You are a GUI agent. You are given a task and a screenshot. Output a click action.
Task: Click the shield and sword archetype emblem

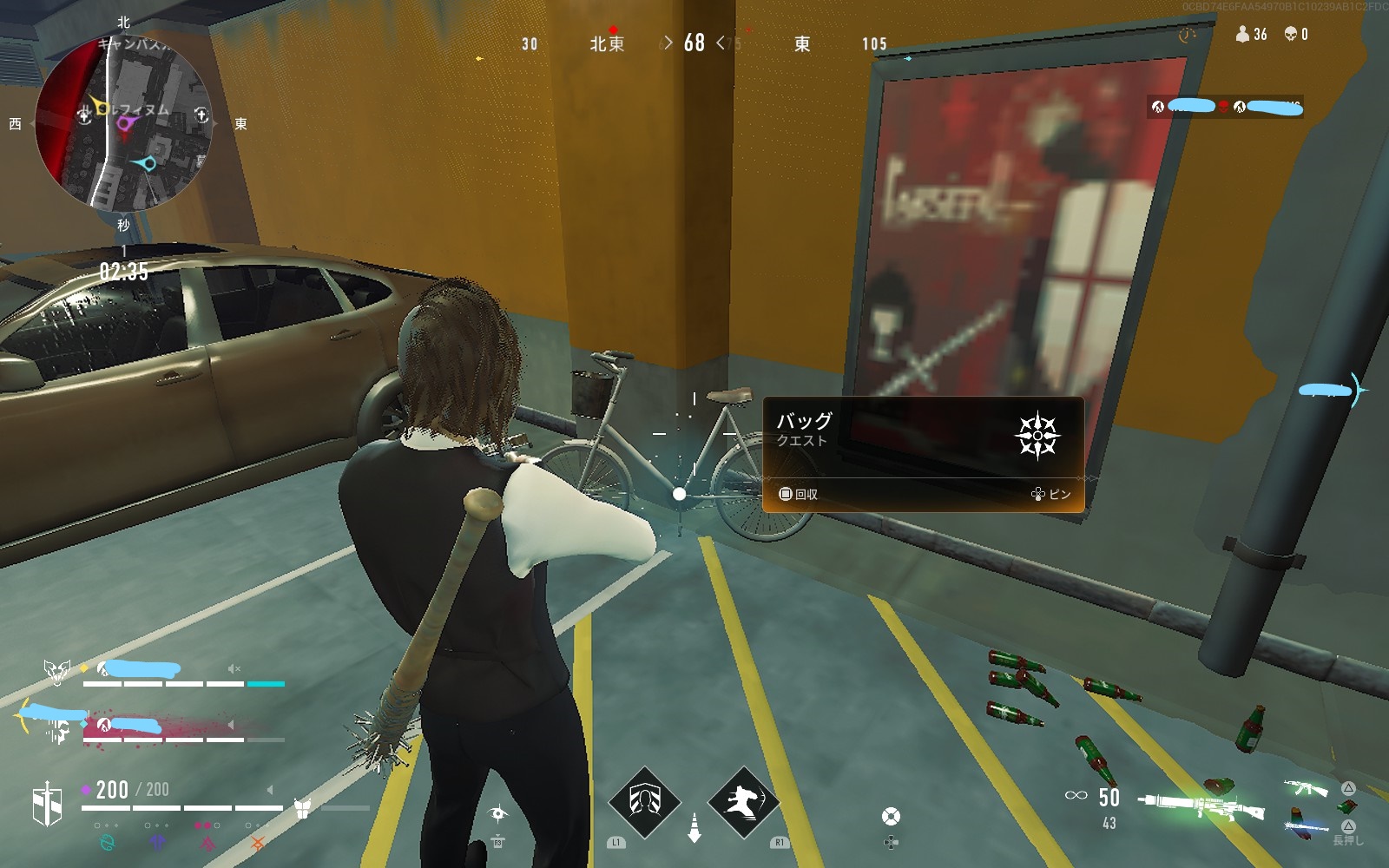pyautogui.click(x=48, y=803)
